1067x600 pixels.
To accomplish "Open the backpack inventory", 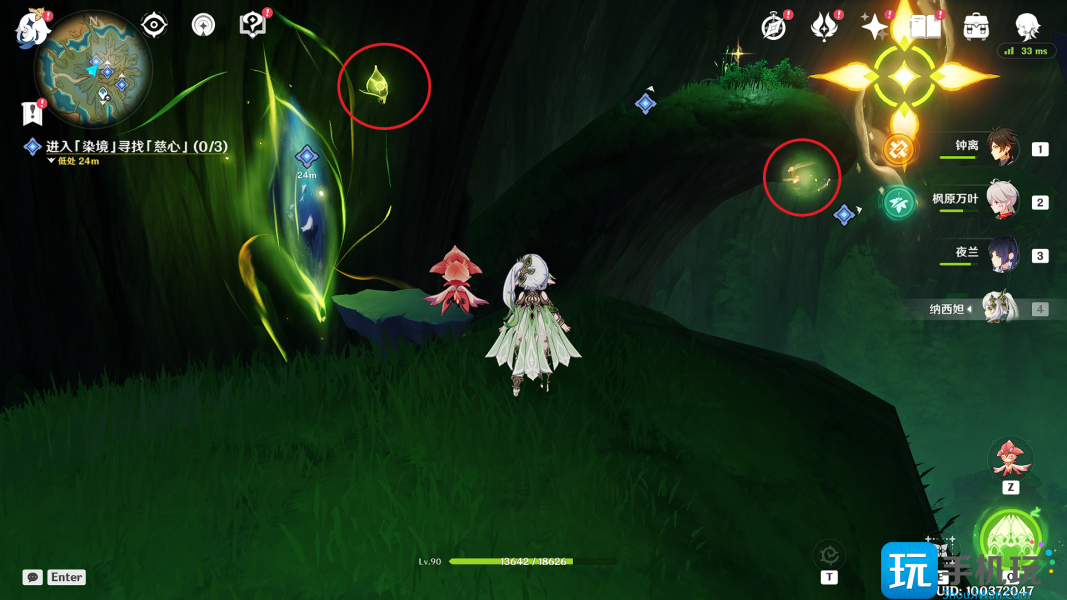I will pos(976,27).
